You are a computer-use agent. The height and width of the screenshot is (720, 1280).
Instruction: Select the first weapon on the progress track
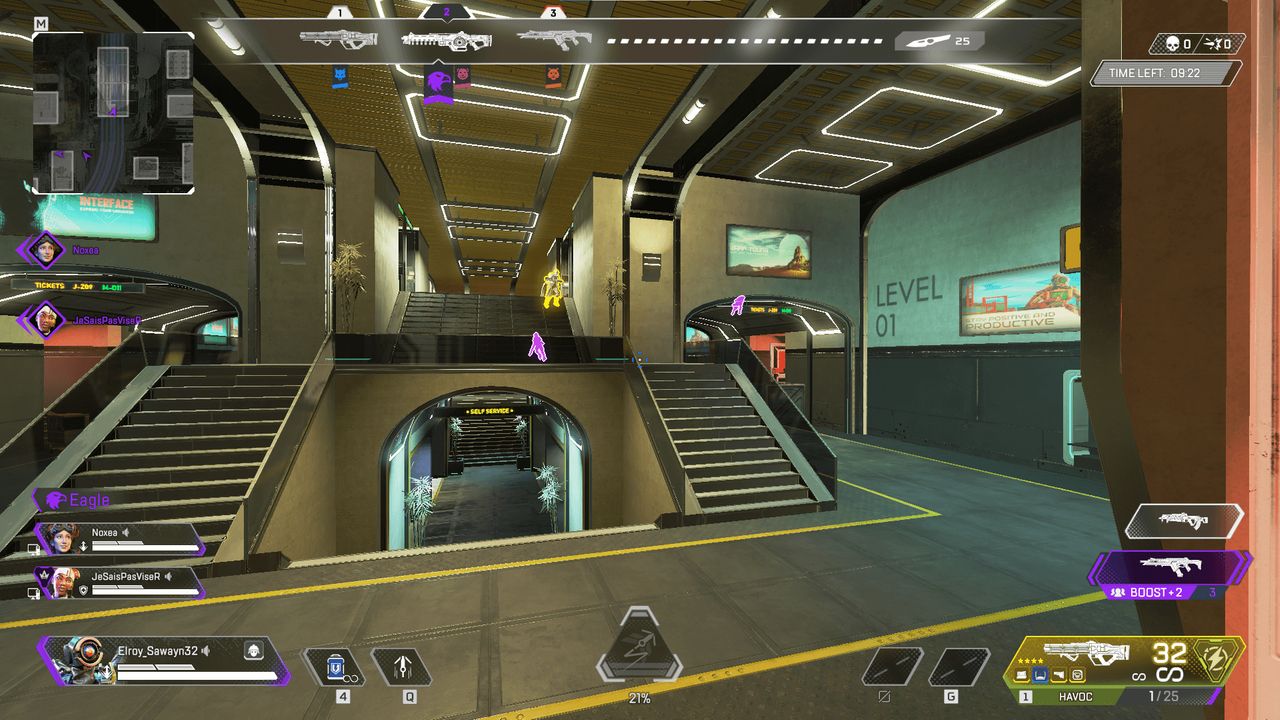tap(338, 40)
